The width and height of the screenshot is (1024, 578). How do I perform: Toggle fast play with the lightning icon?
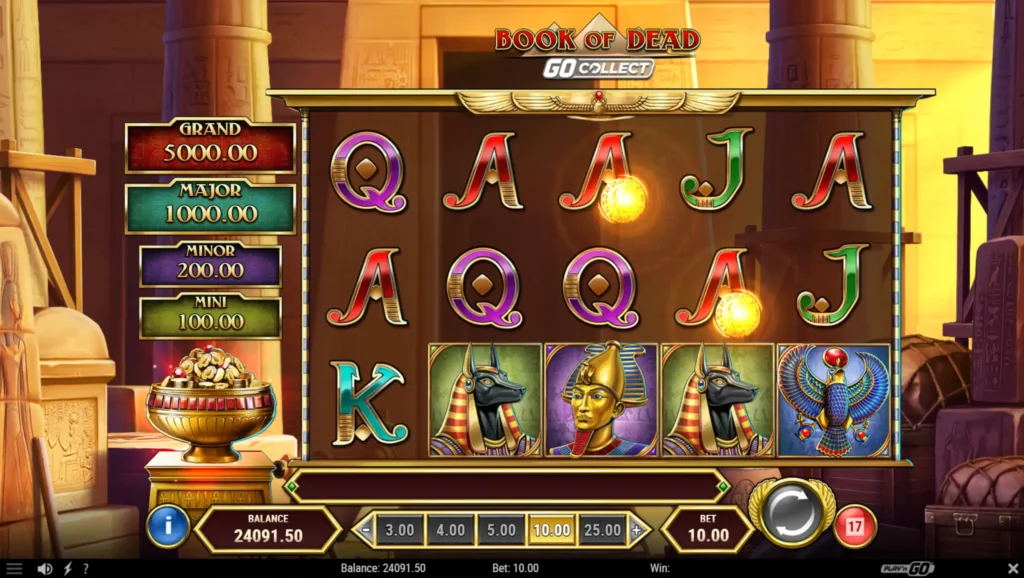(x=67, y=569)
